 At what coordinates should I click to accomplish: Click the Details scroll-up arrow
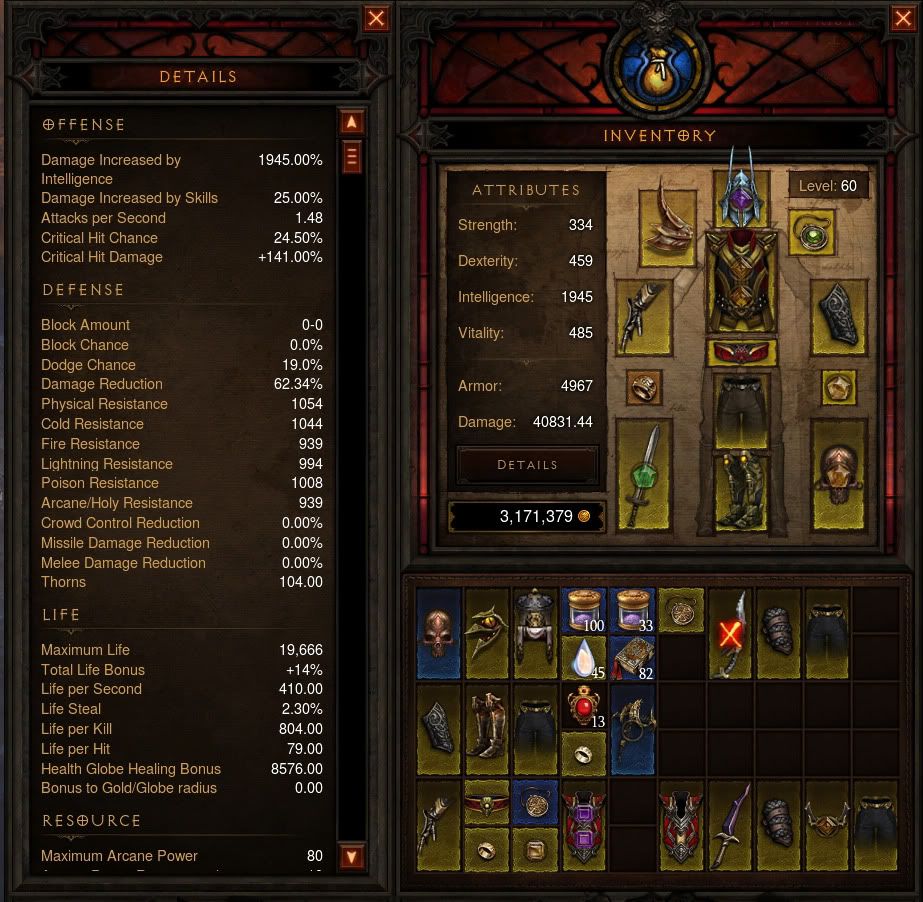coord(351,122)
